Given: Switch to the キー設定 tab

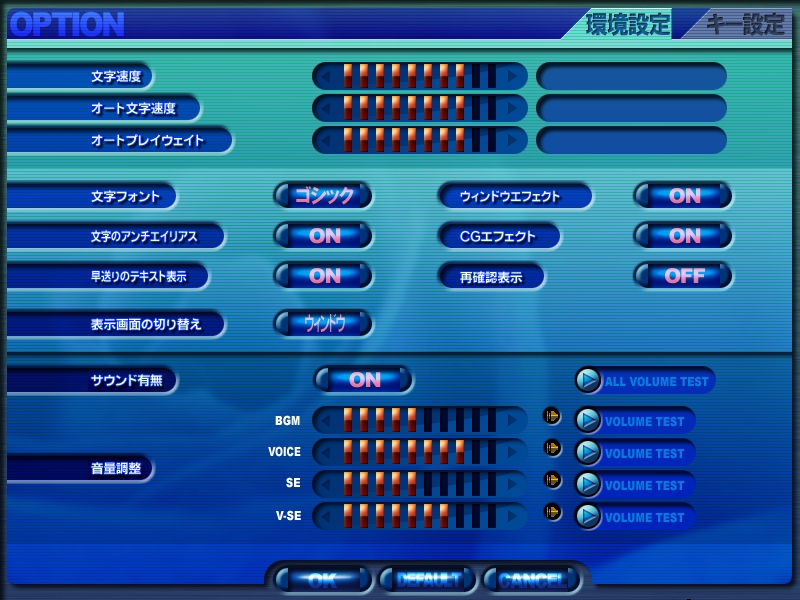Looking at the screenshot, I should pos(744,25).
